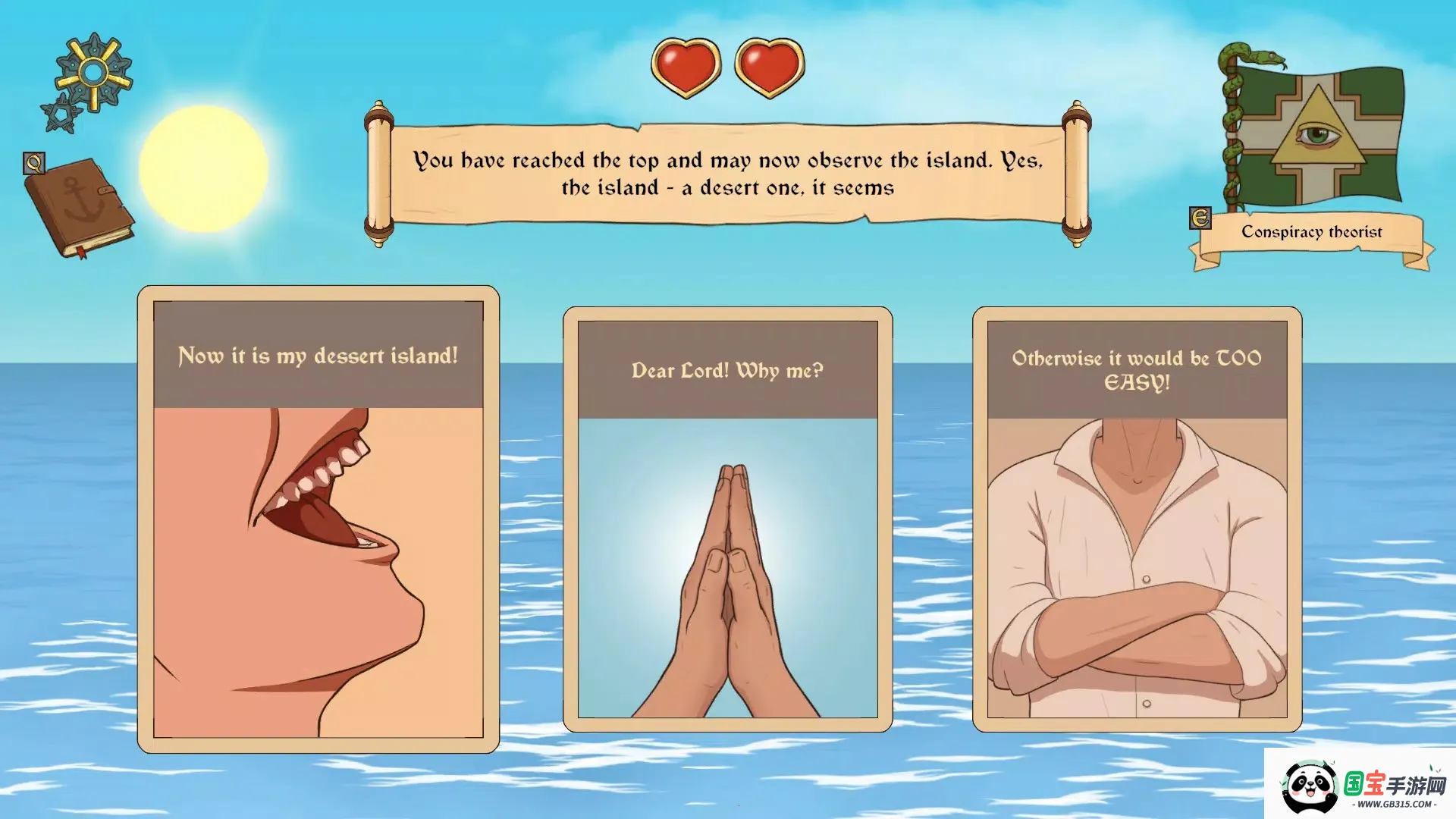Click the GB315 panda watermark logo
The width and height of the screenshot is (1456, 819).
pos(1360,784)
